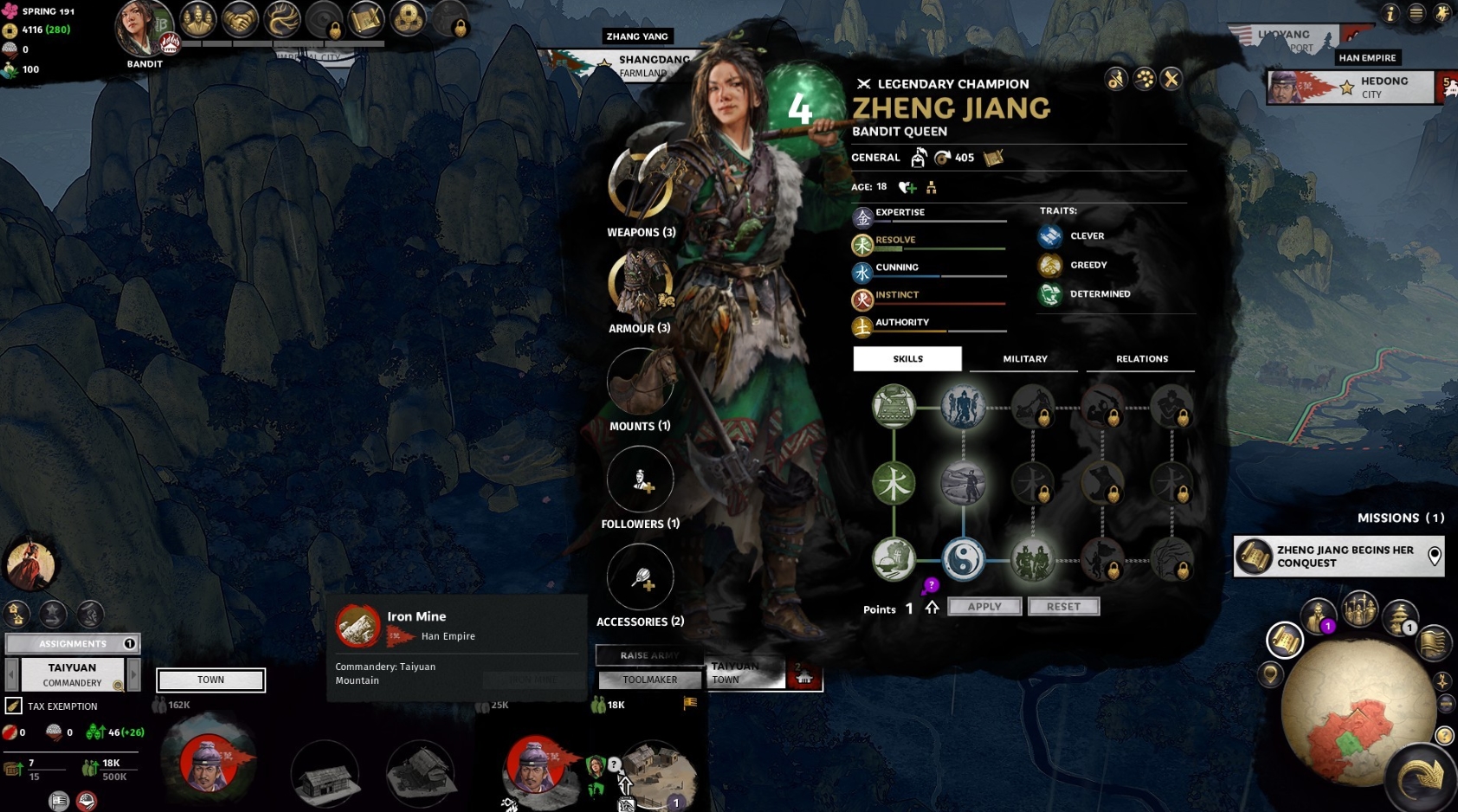This screenshot has width=1458, height=812.
Task: Open the Treasury coins icon
Action: coord(408,19)
